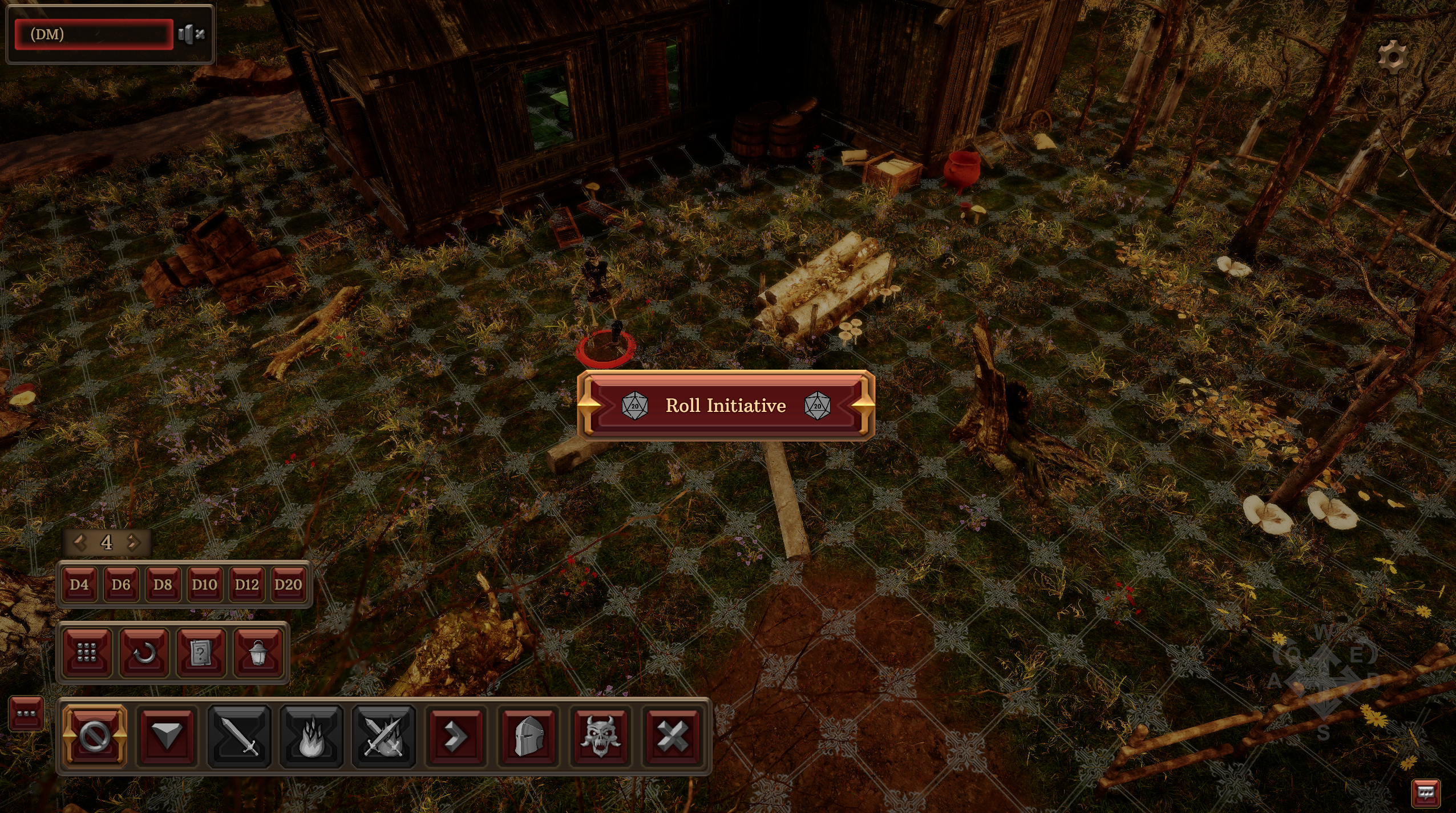The image size is (1456, 813).
Task: Toggle the lantern light button
Action: 258,653
